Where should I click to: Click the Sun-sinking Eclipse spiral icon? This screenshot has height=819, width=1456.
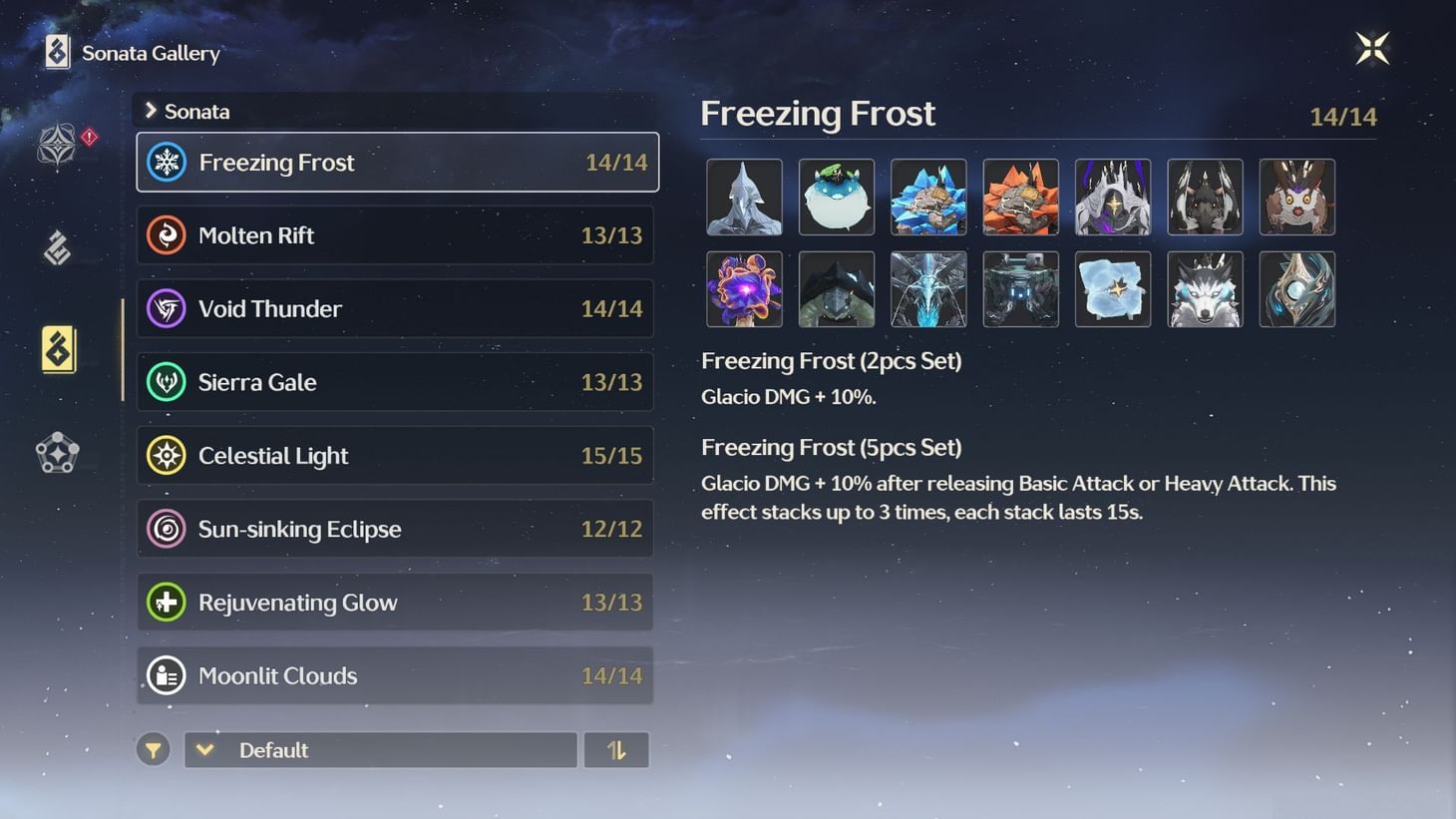tap(168, 528)
